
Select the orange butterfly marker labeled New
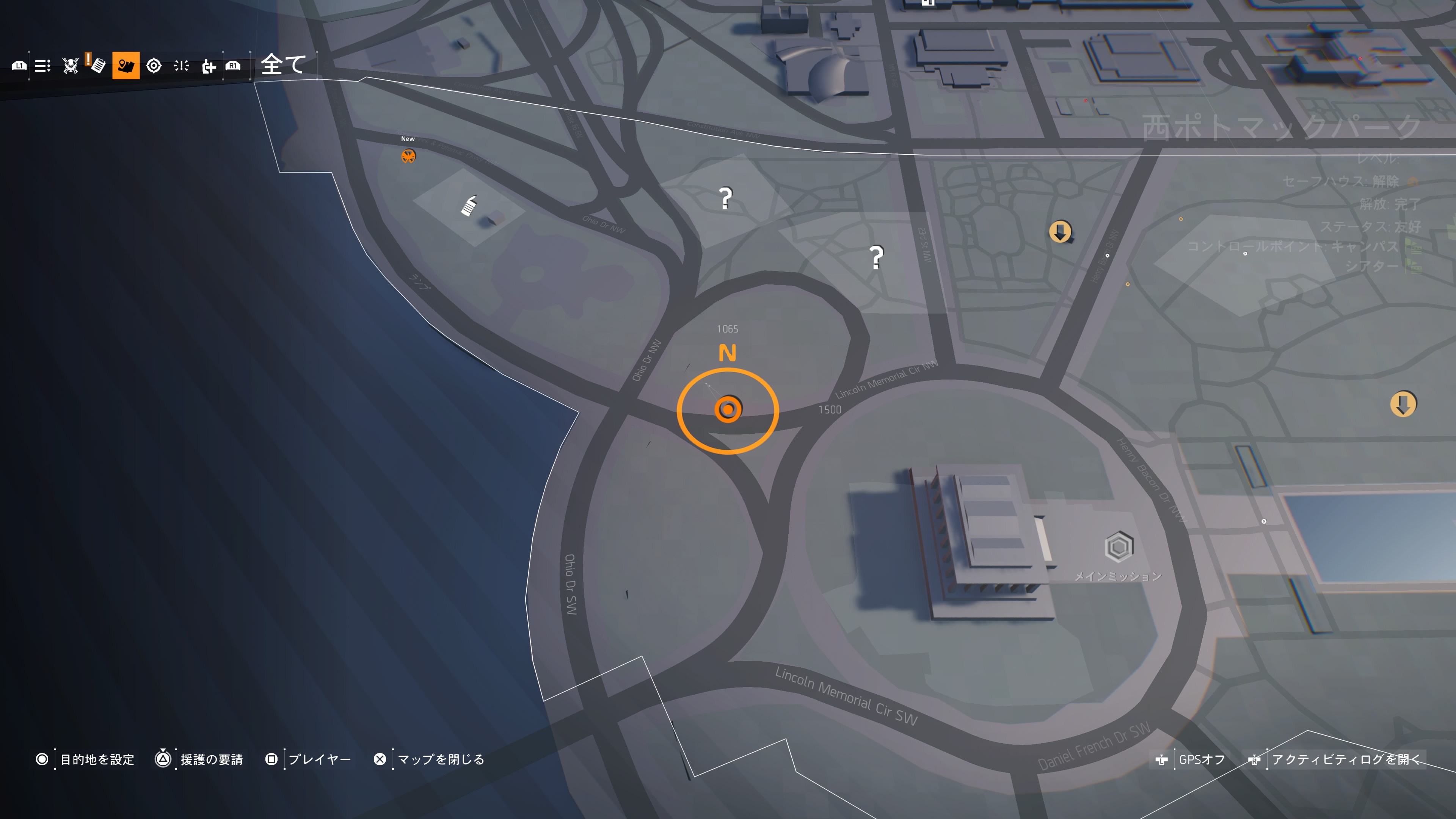click(x=408, y=156)
